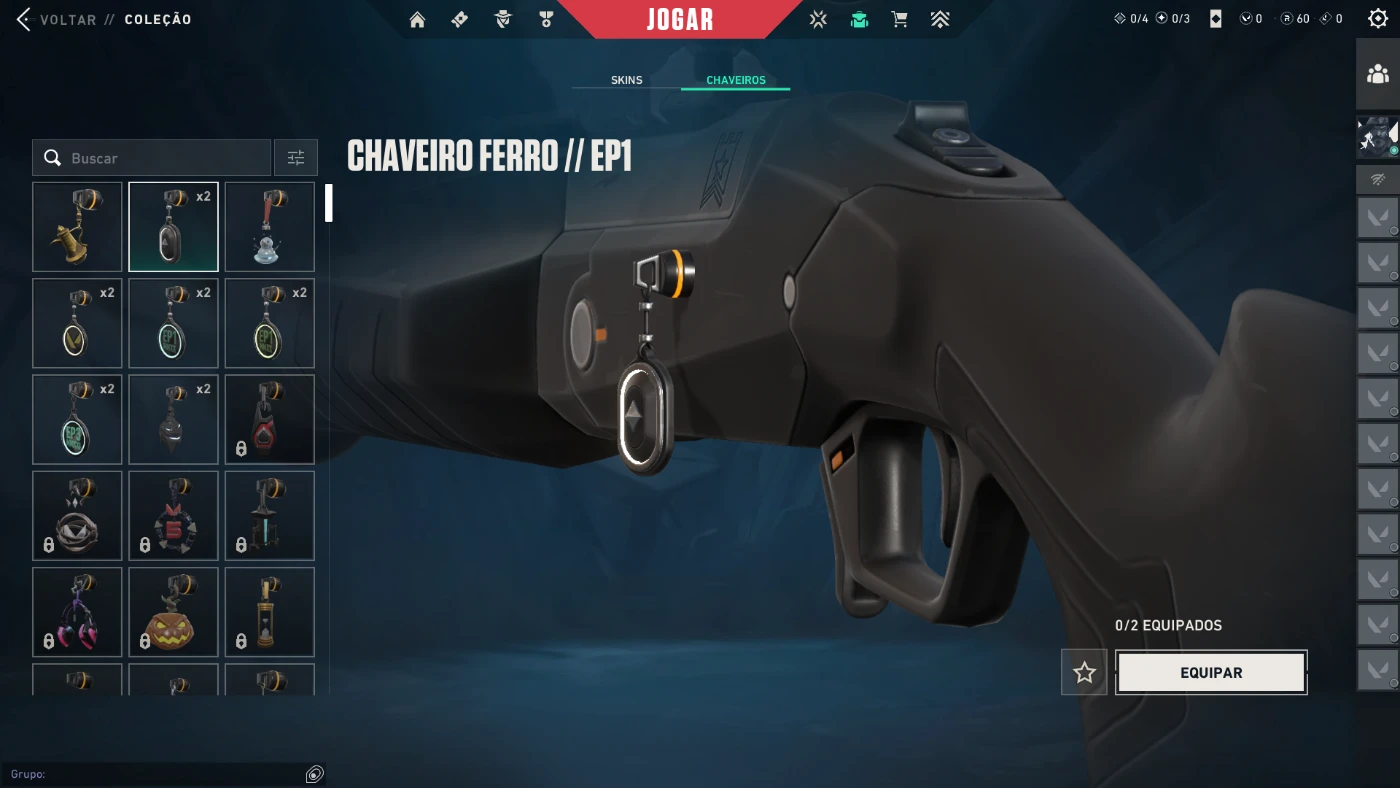This screenshot has height=788, width=1400.
Task: Click the Grupo chat box
Action: (x=160, y=774)
